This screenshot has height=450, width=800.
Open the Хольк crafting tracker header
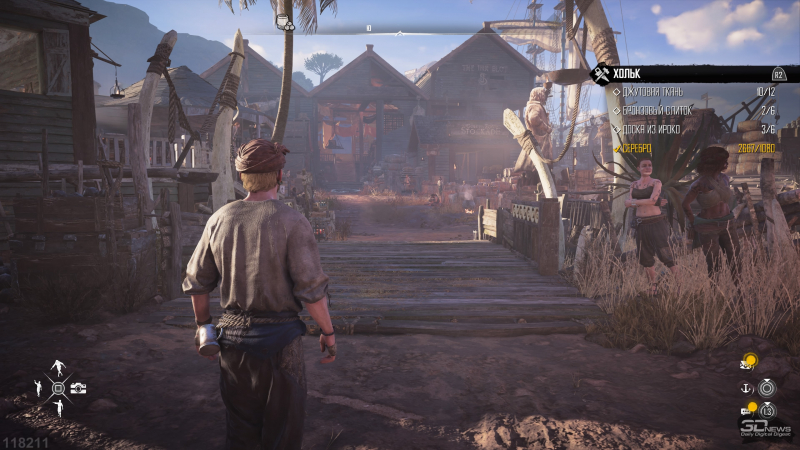[690, 73]
